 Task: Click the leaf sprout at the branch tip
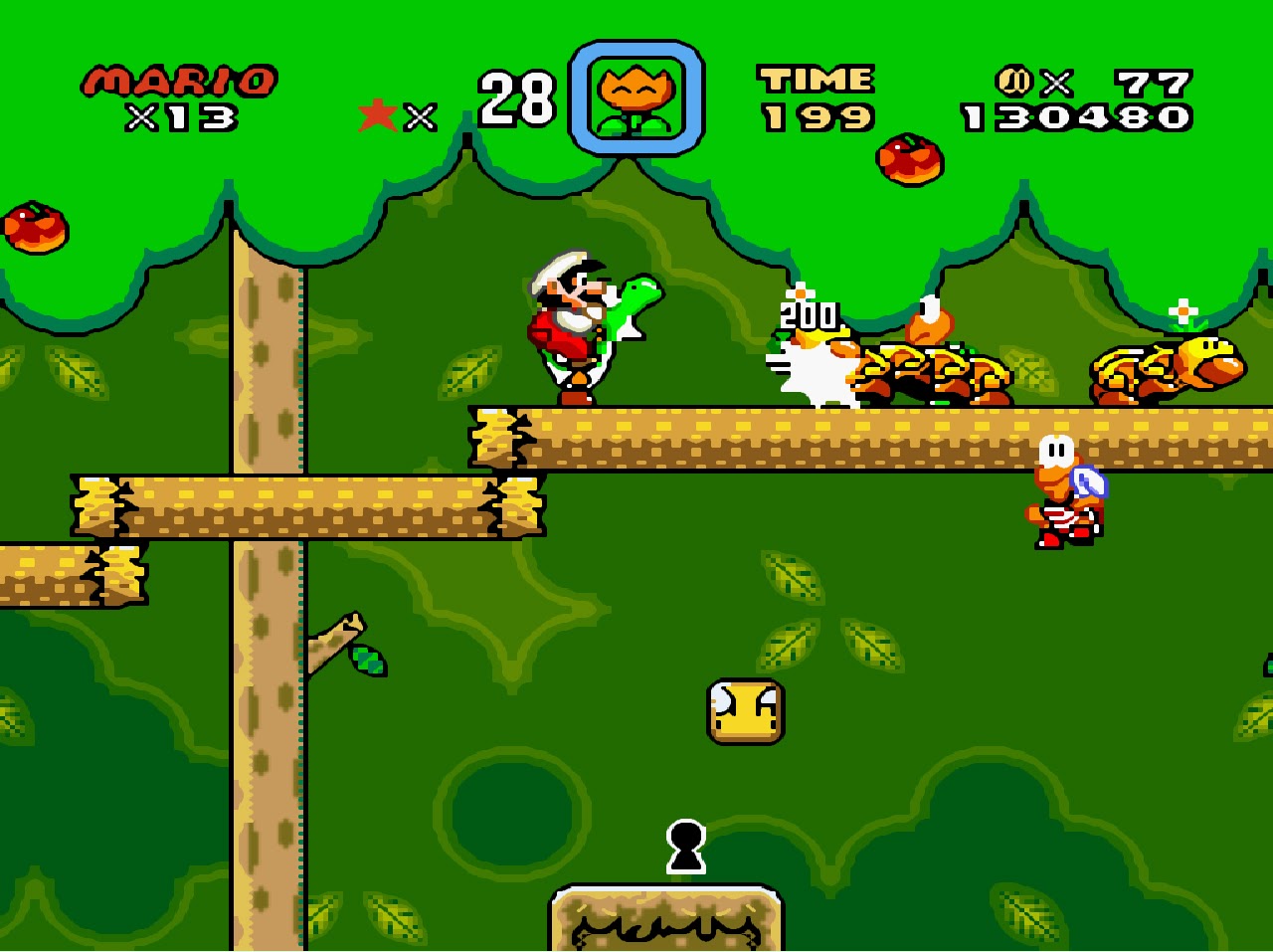pos(368,662)
